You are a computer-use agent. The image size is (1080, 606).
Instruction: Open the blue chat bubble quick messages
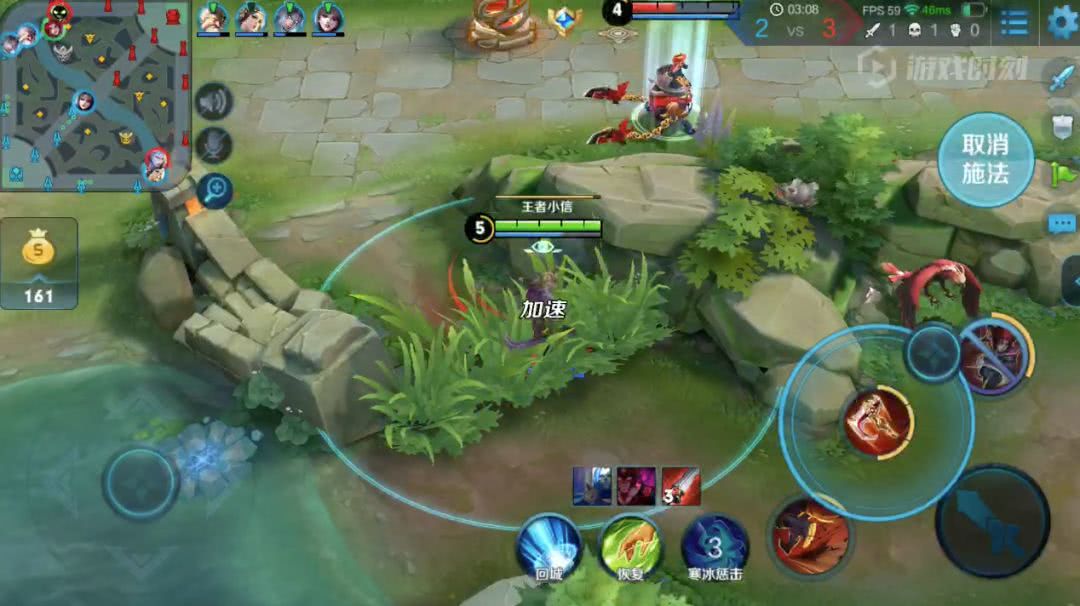pyautogui.click(x=1062, y=224)
